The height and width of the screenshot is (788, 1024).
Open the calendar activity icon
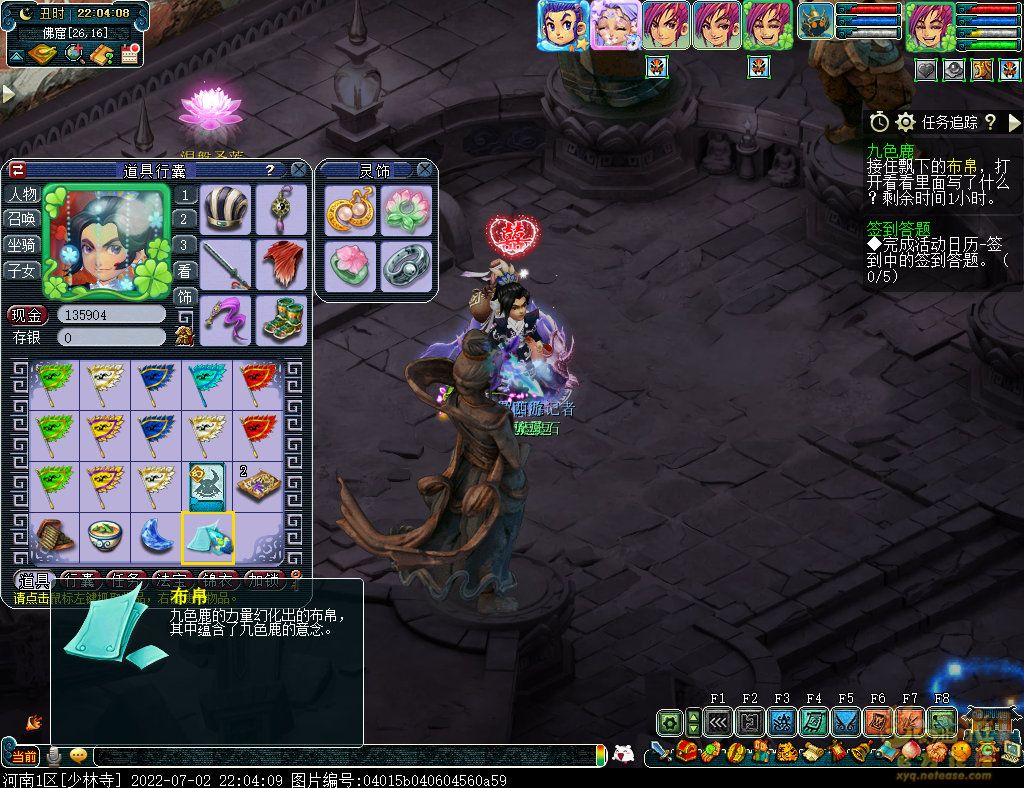tap(128, 54)
